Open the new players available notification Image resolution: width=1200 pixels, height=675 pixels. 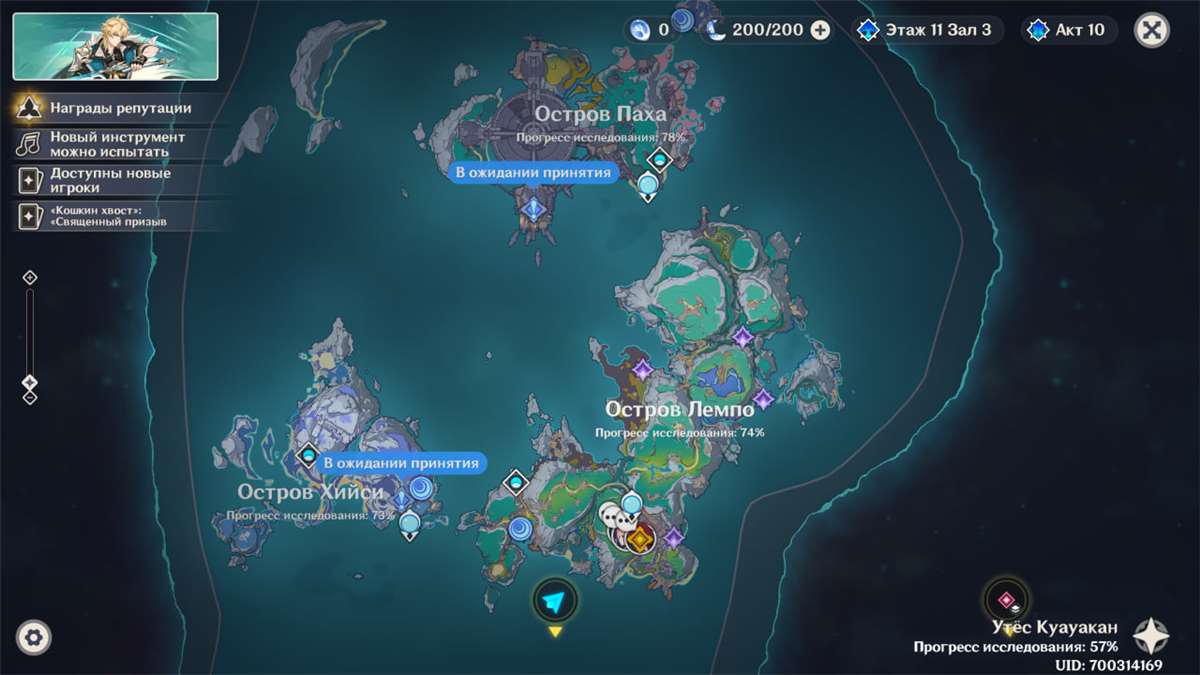point(110,180)
